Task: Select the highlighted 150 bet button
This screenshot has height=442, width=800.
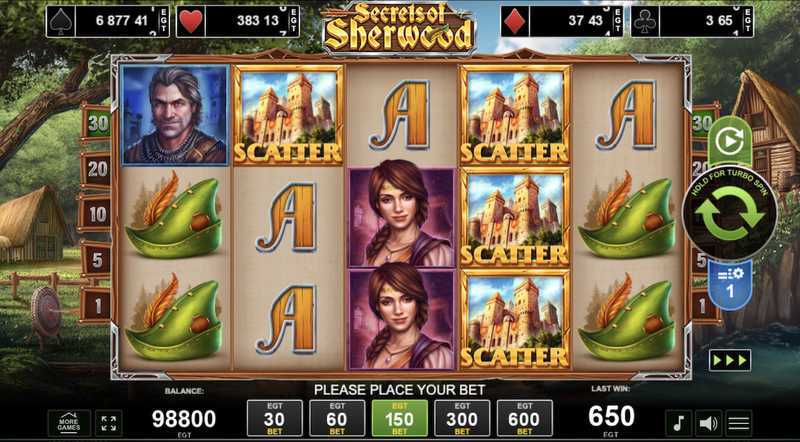Action: pyautogui.click(x=399, y=418)
